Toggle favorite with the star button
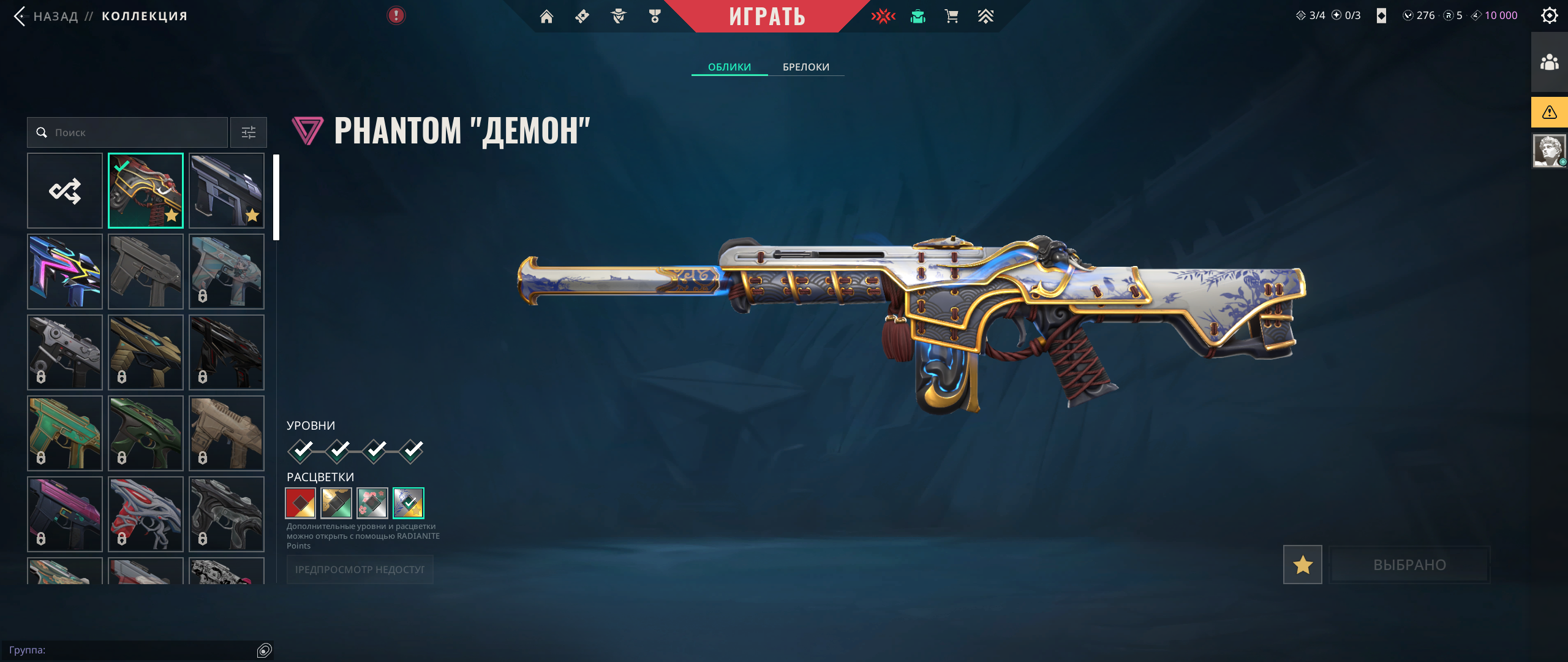The height and width of the screenshot is (662, 1568). [1302, 565]
